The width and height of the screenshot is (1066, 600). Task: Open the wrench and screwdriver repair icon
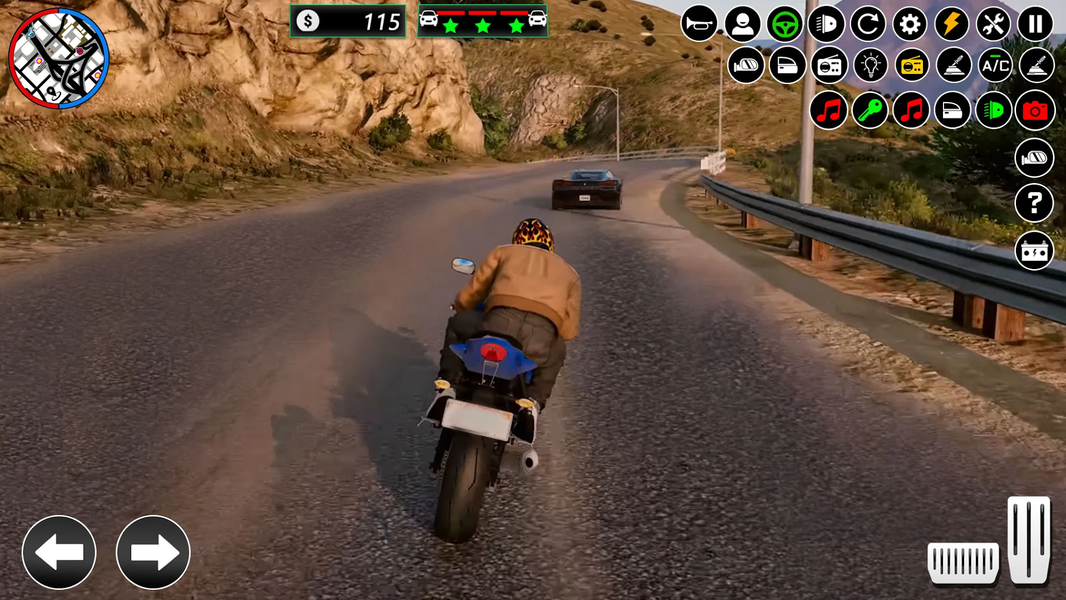click(993, 23)
